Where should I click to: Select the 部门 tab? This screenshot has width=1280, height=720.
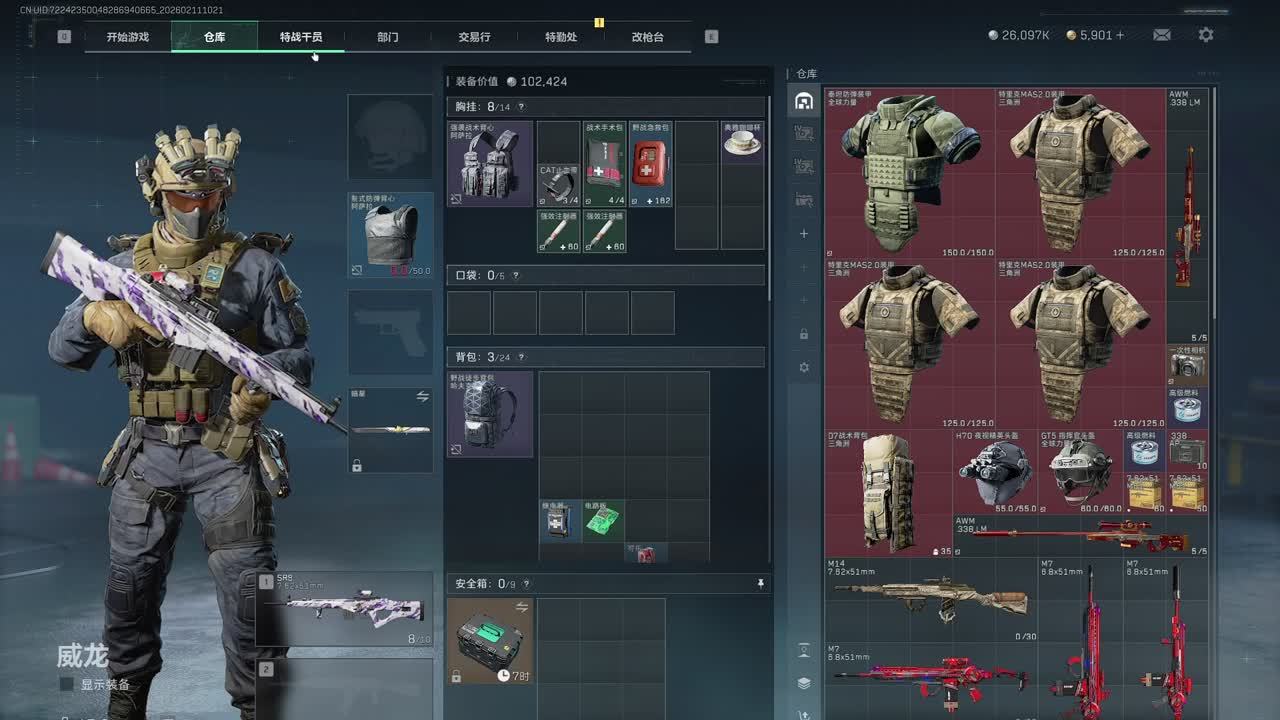[x=388, y=37]
